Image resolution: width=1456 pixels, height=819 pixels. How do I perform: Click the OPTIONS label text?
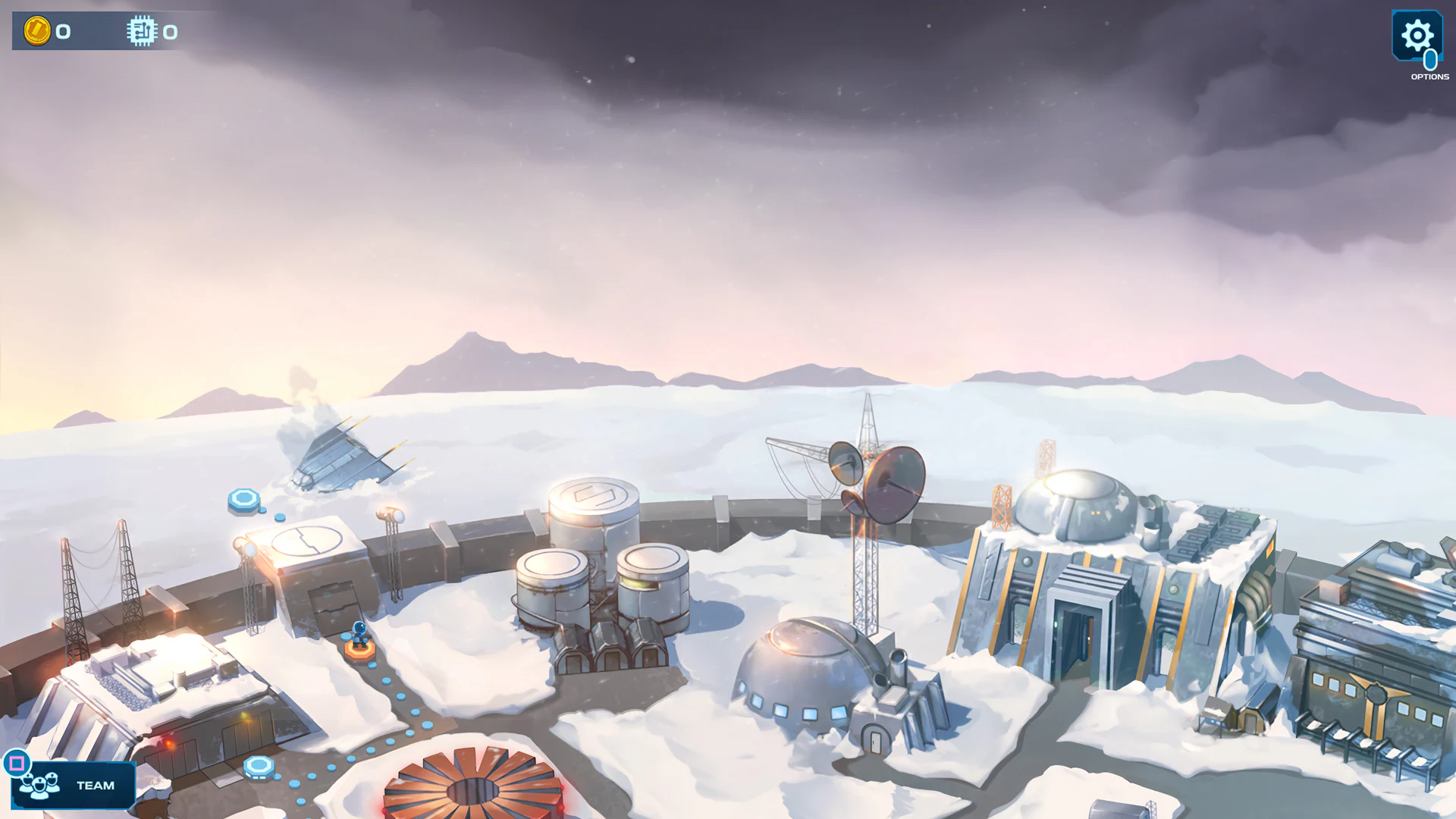1429,77
